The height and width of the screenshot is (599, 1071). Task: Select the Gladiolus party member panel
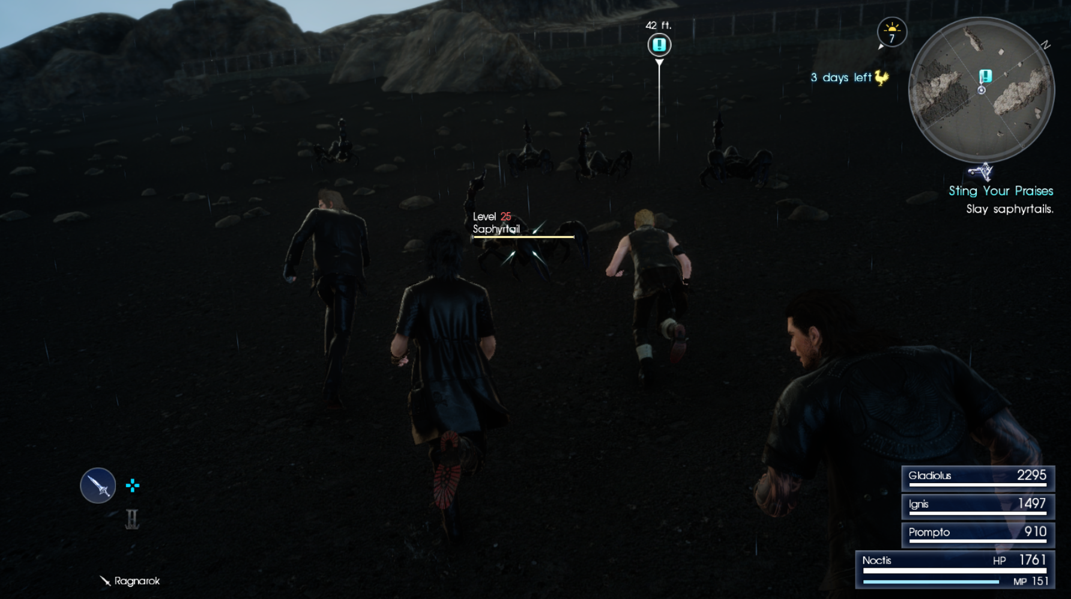[976, 477]
